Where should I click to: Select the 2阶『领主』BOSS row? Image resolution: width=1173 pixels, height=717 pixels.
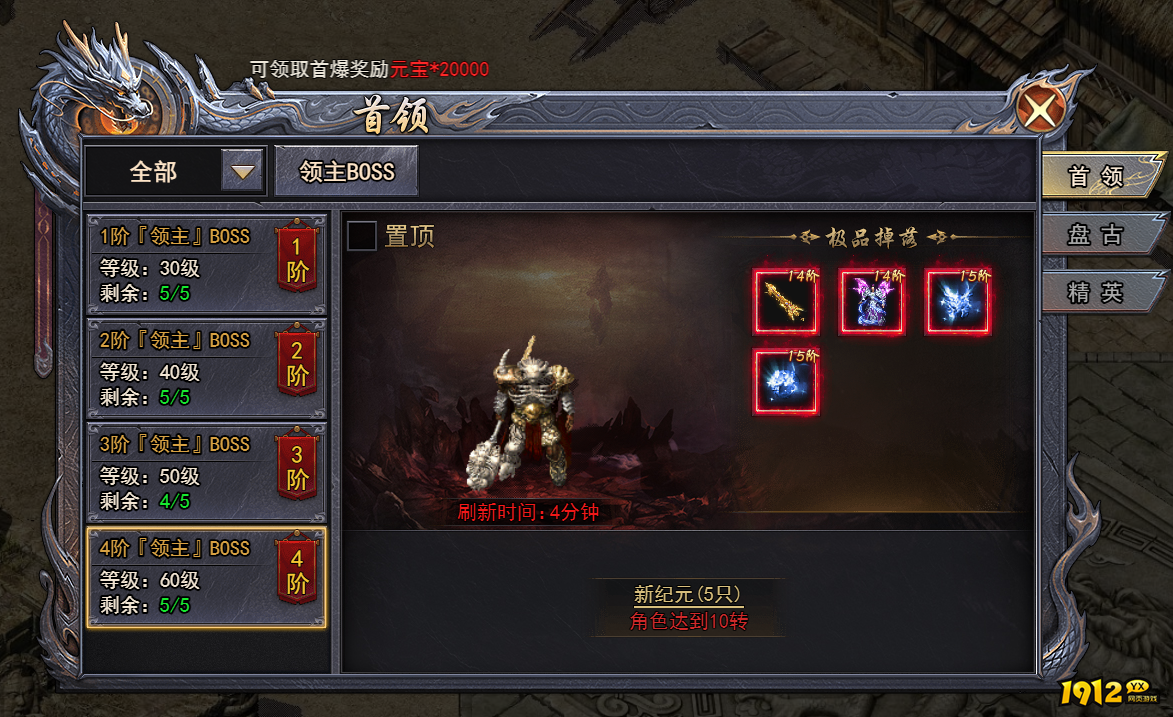207,369
